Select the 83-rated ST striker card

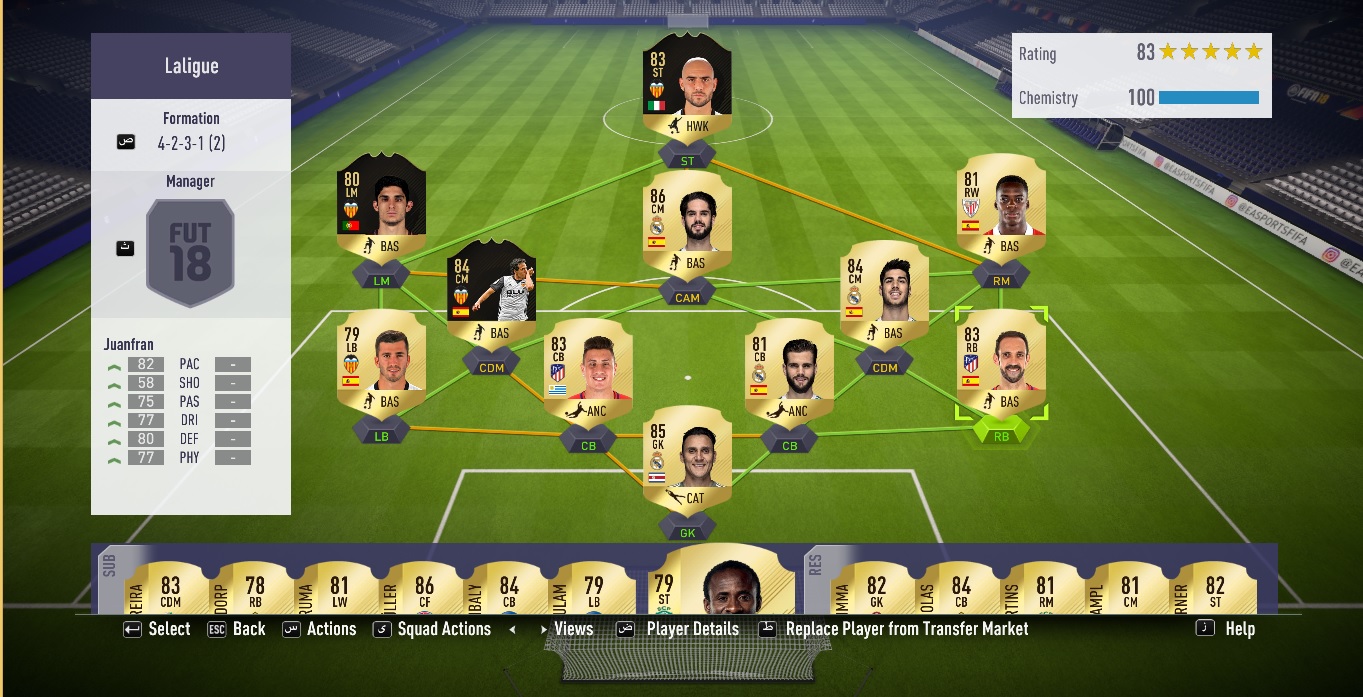coord(688,86)
